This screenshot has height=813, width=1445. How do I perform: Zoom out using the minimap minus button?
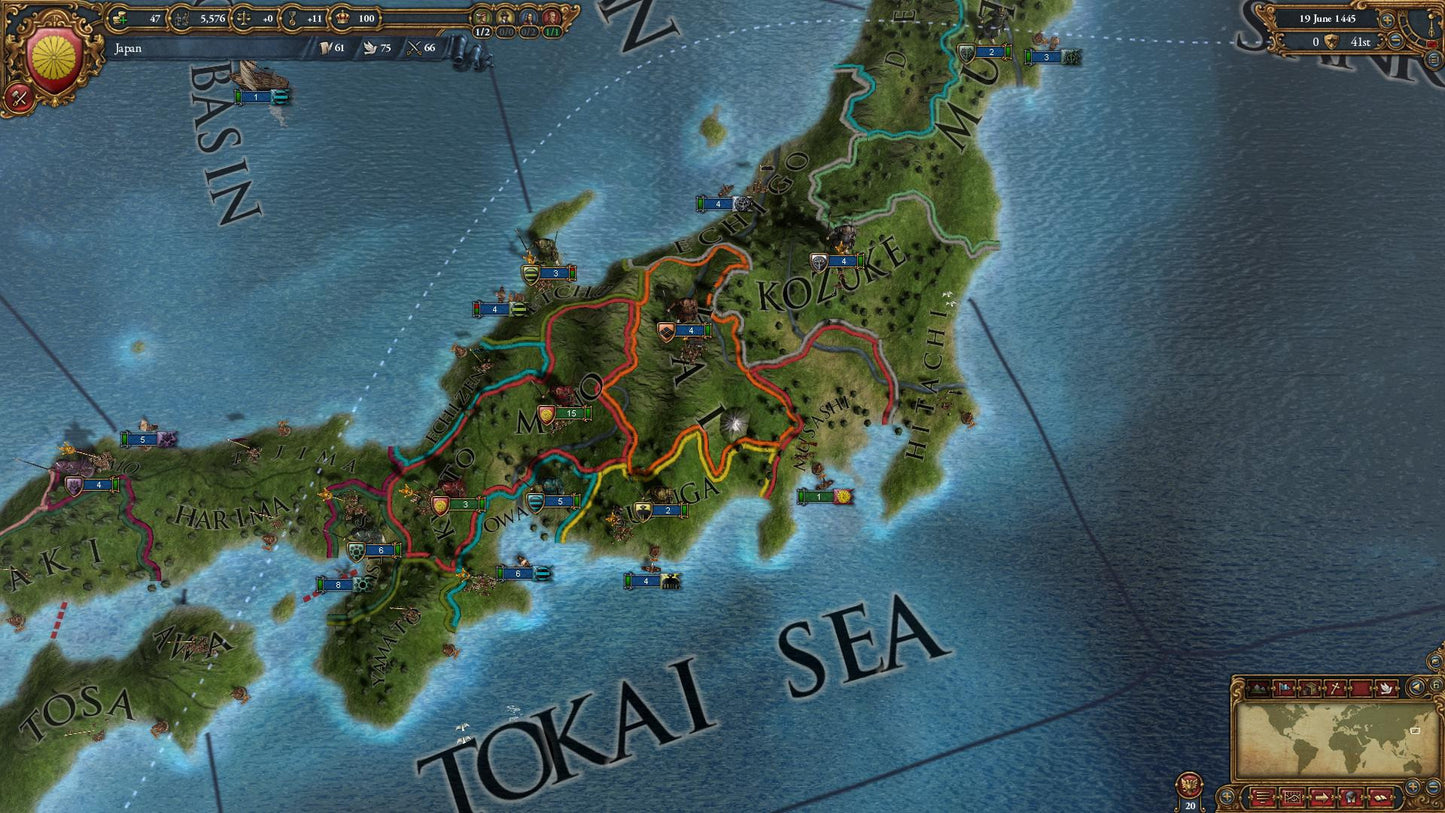click(1432, 786)
